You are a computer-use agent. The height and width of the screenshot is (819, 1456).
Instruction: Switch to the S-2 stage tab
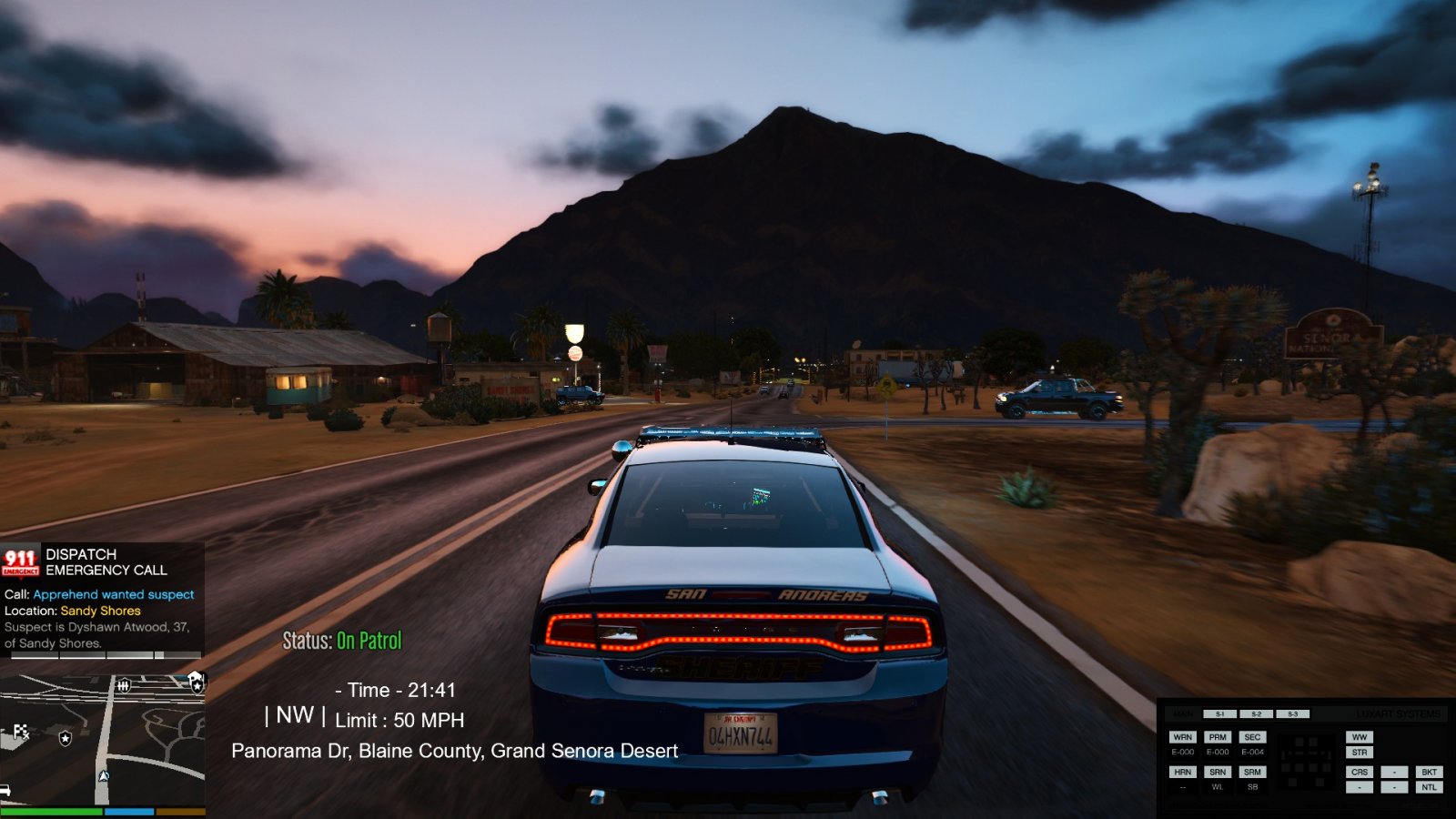coord(1256,714)
